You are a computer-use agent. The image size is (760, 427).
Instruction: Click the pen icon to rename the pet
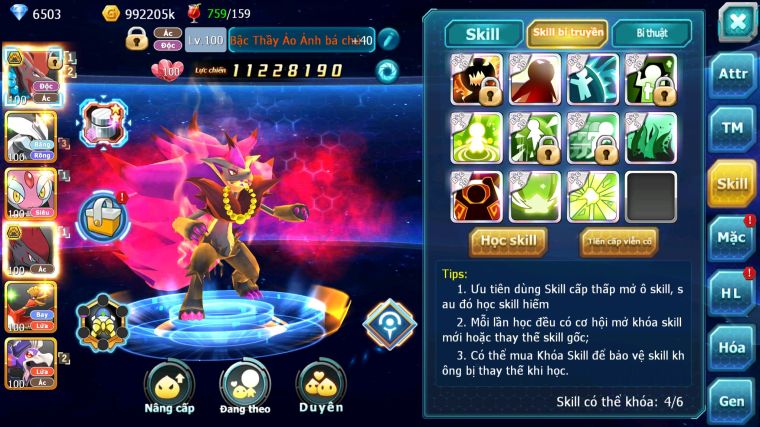coord(388,40)
